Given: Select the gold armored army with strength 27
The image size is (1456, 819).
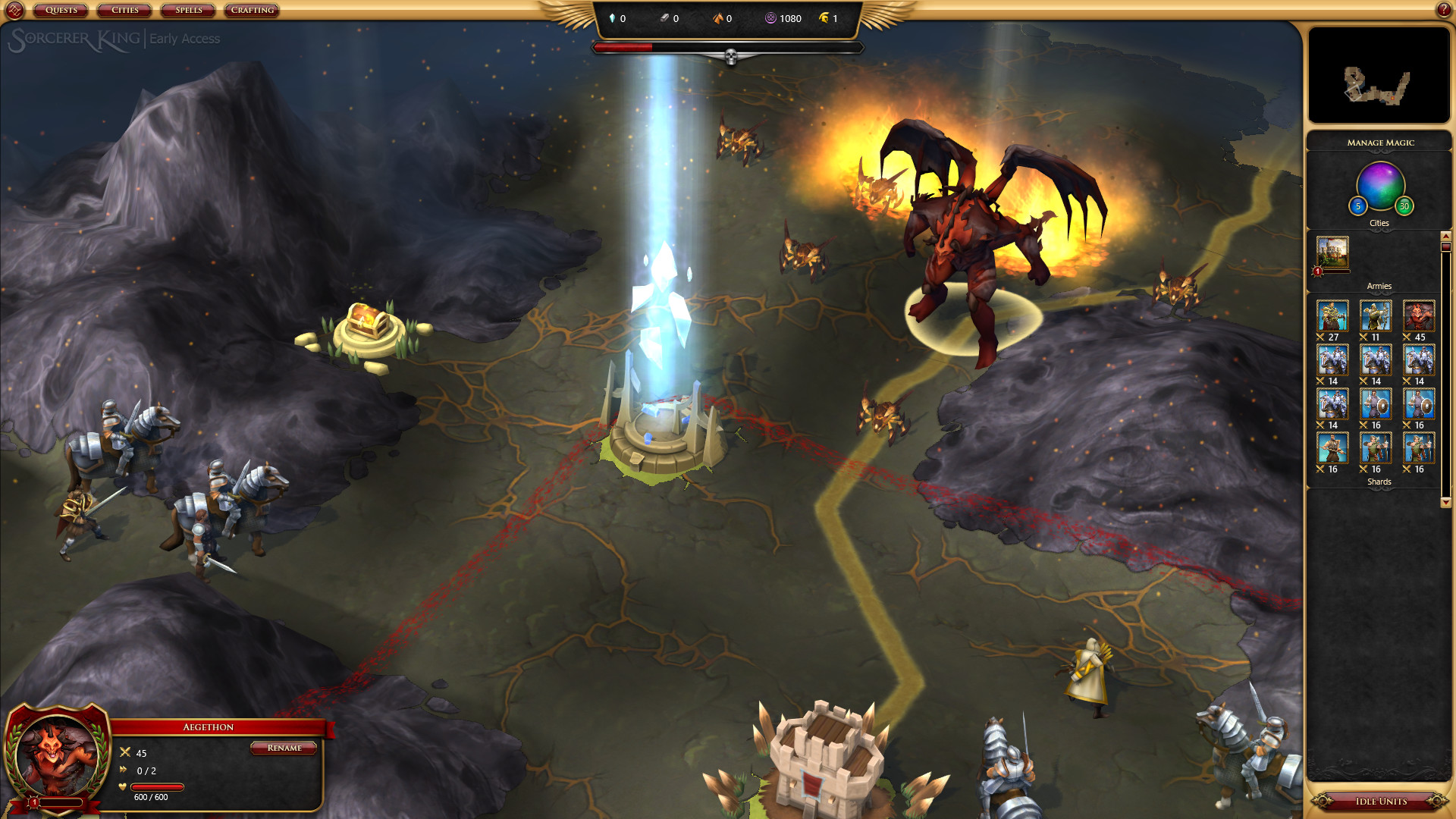Looking at the screenshot, I should [x=1332, y=316].
